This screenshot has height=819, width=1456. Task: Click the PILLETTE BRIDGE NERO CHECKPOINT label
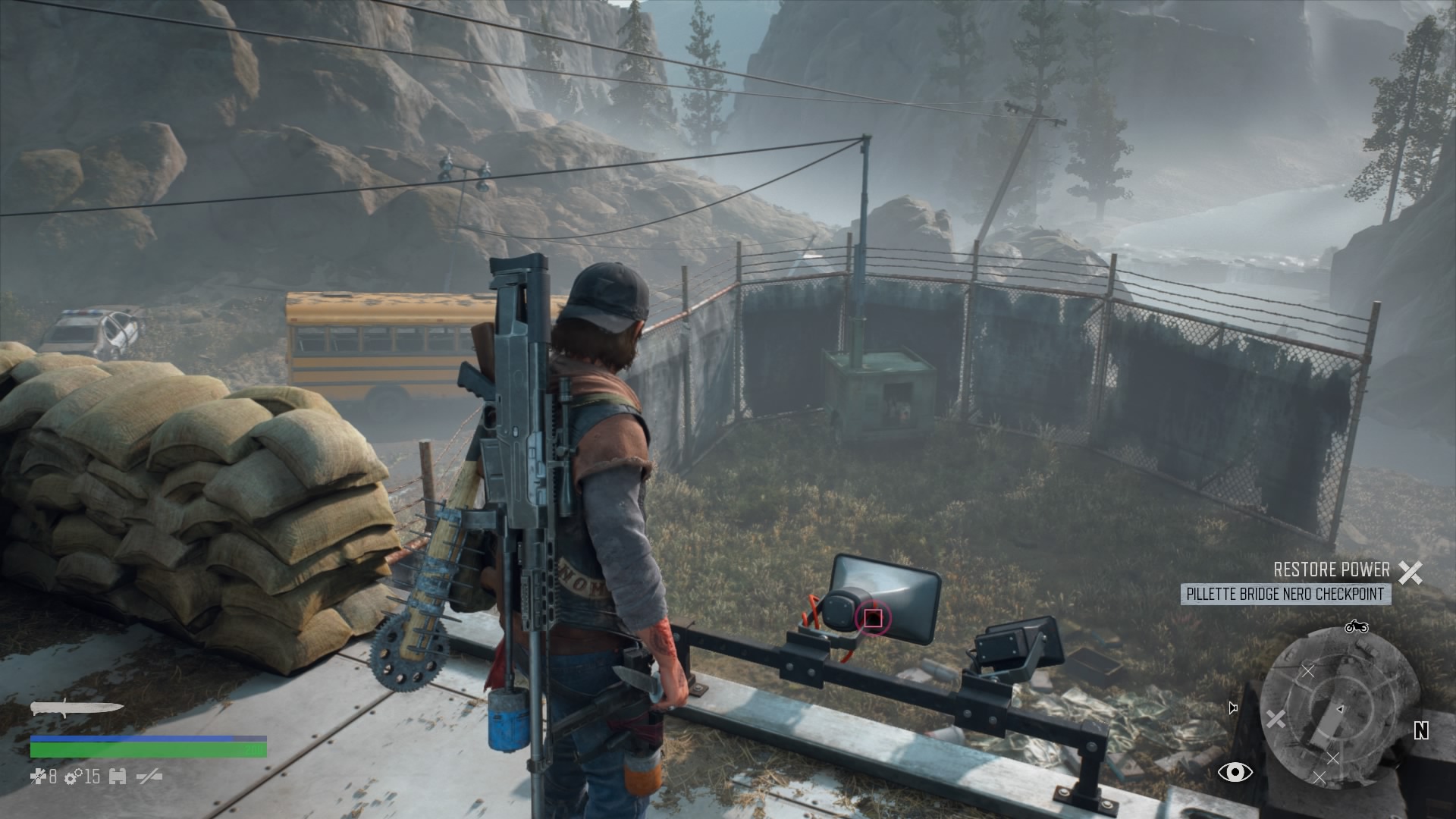pyautogui.click(x=1288, y=594)
